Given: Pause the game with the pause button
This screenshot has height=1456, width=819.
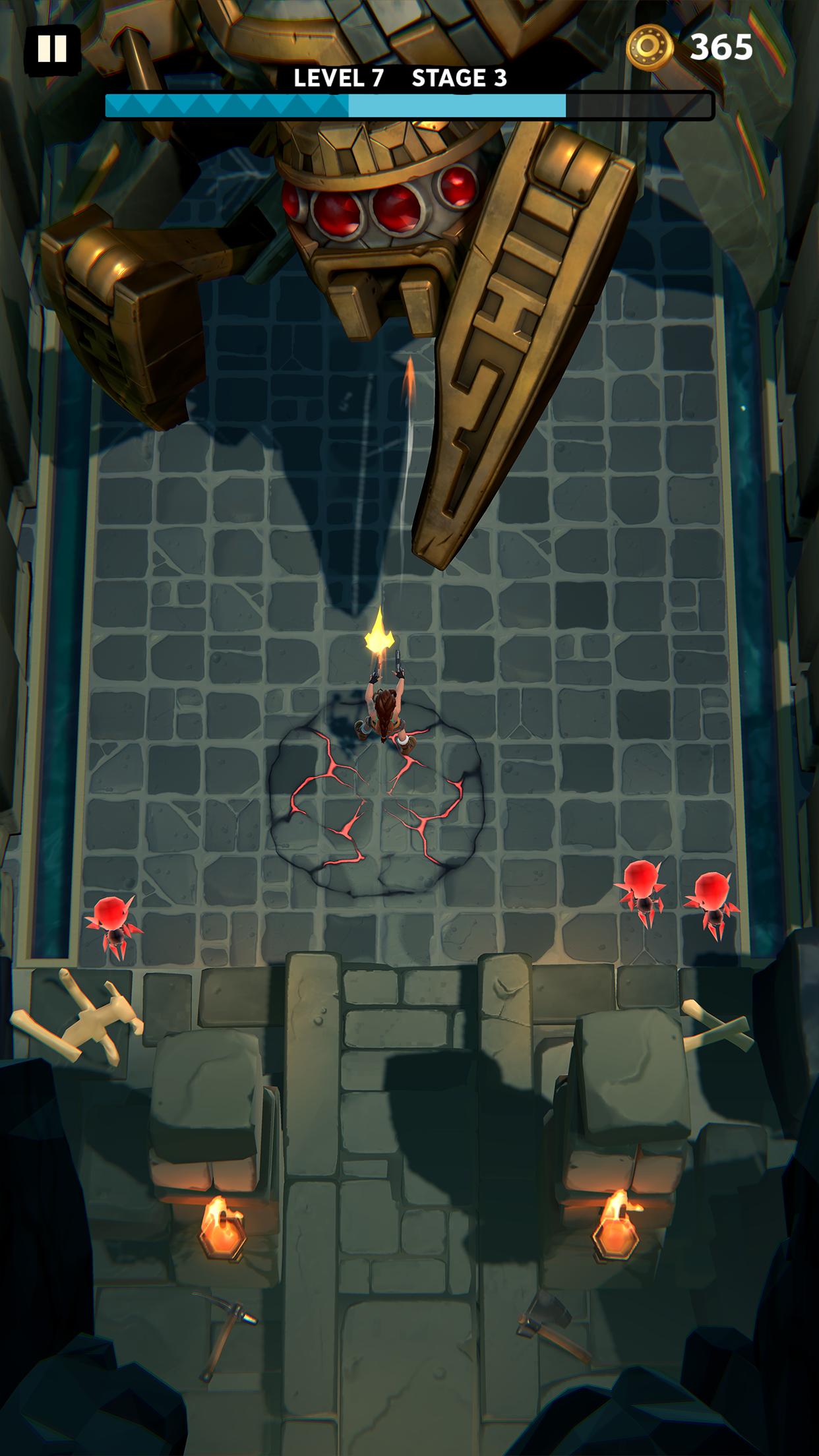Looking at the screenshot, I should coord(51,49).
